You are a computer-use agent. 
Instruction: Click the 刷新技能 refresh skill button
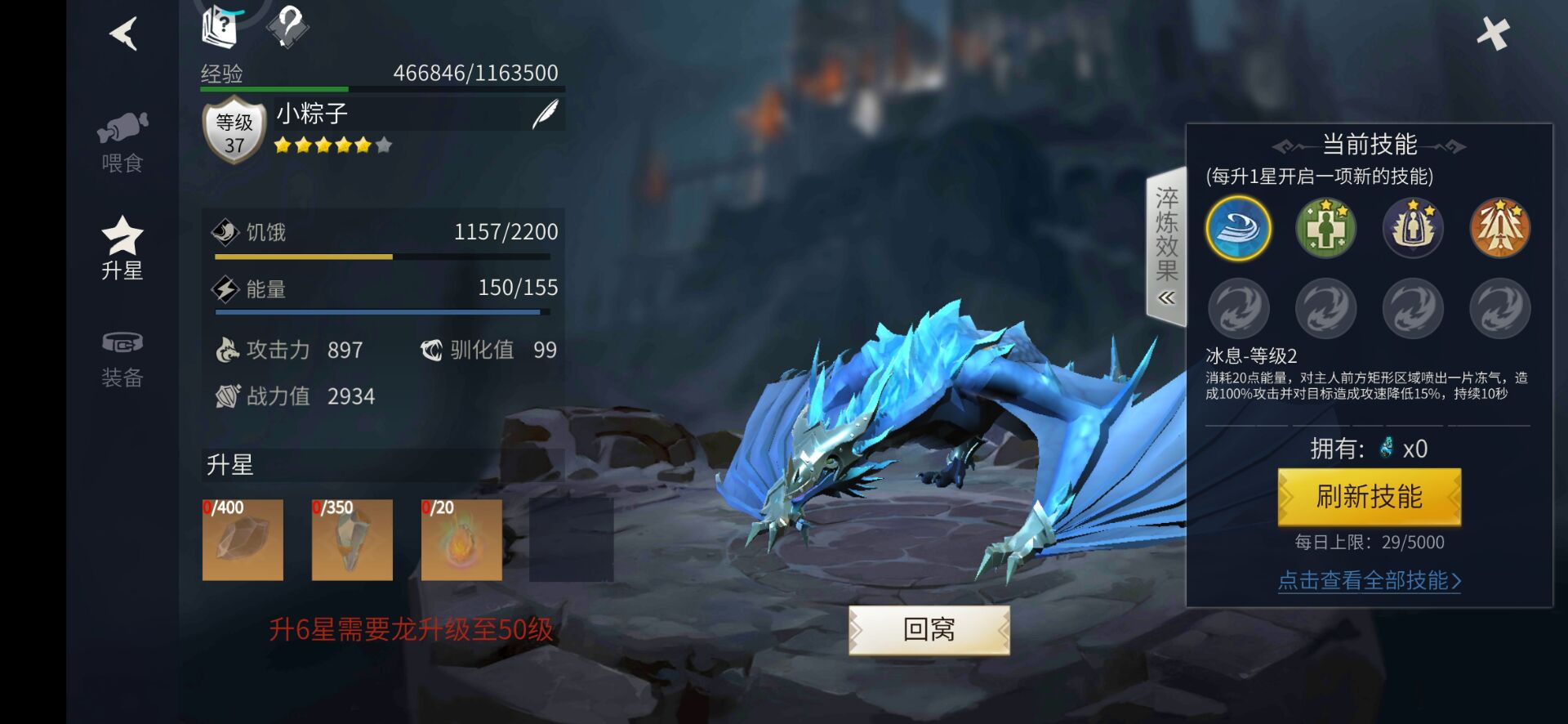pos(1369,497)
